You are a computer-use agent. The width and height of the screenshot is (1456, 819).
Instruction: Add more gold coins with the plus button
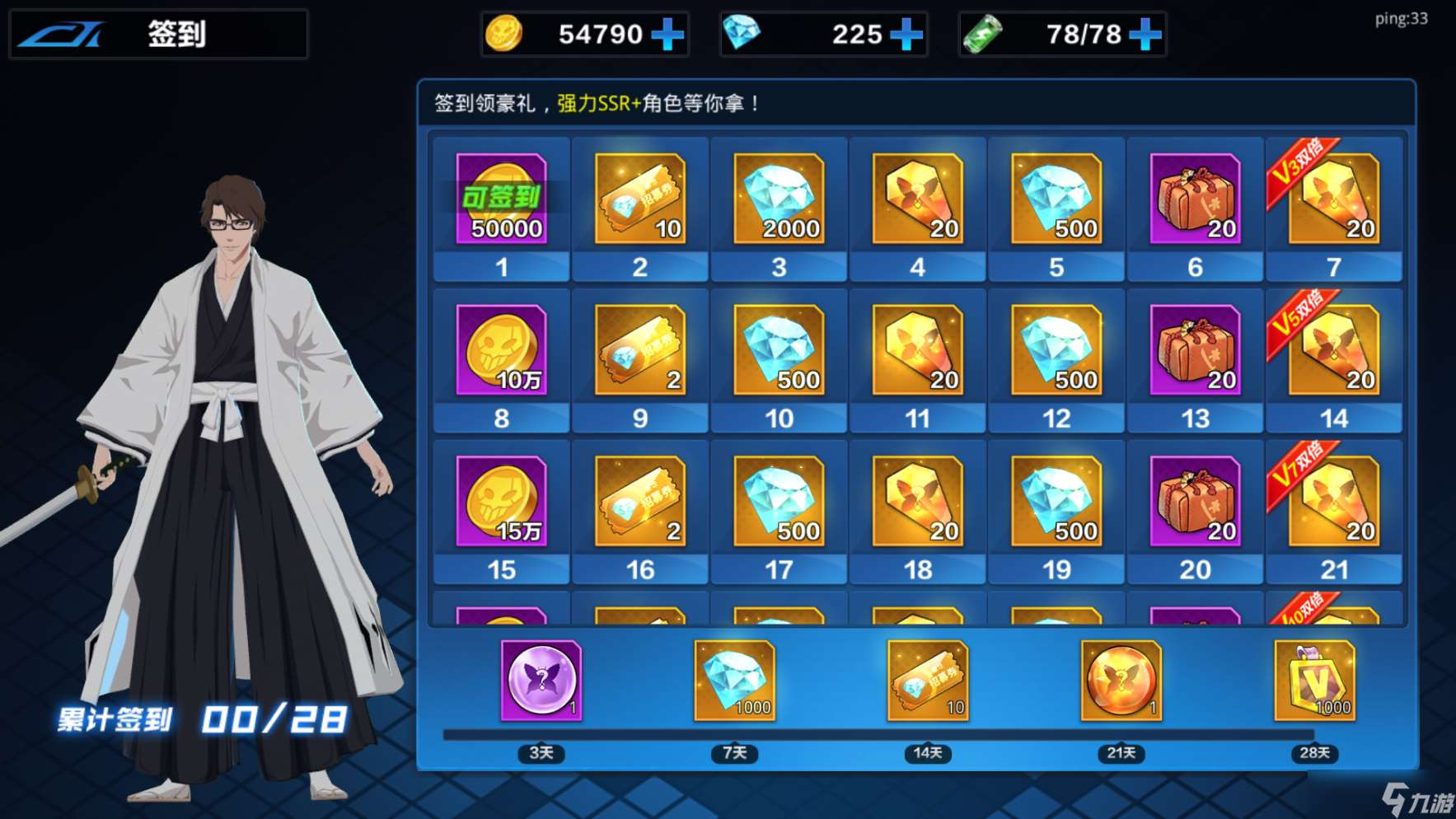pos(667,35)
